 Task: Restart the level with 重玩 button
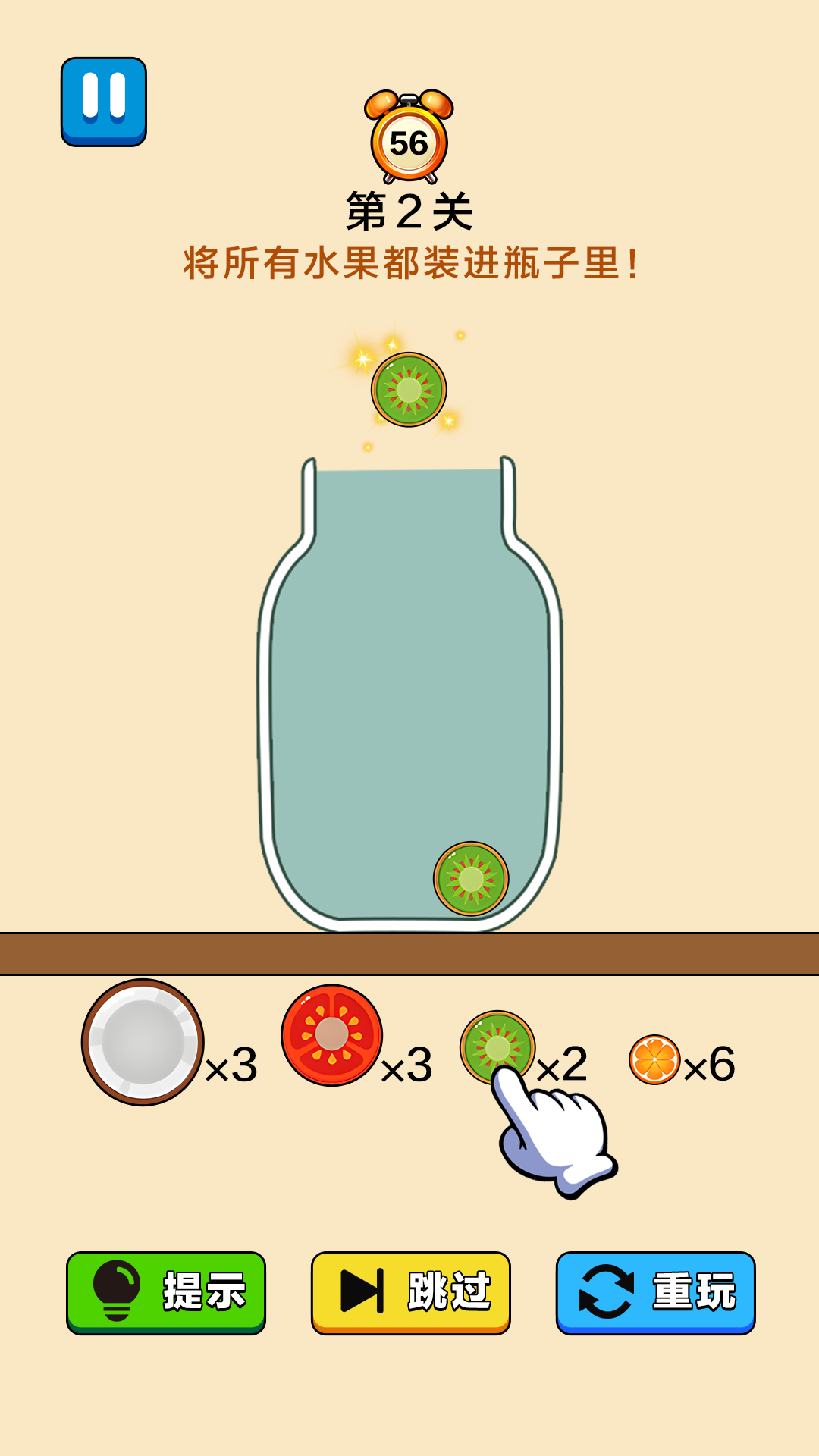(655, 1292)
